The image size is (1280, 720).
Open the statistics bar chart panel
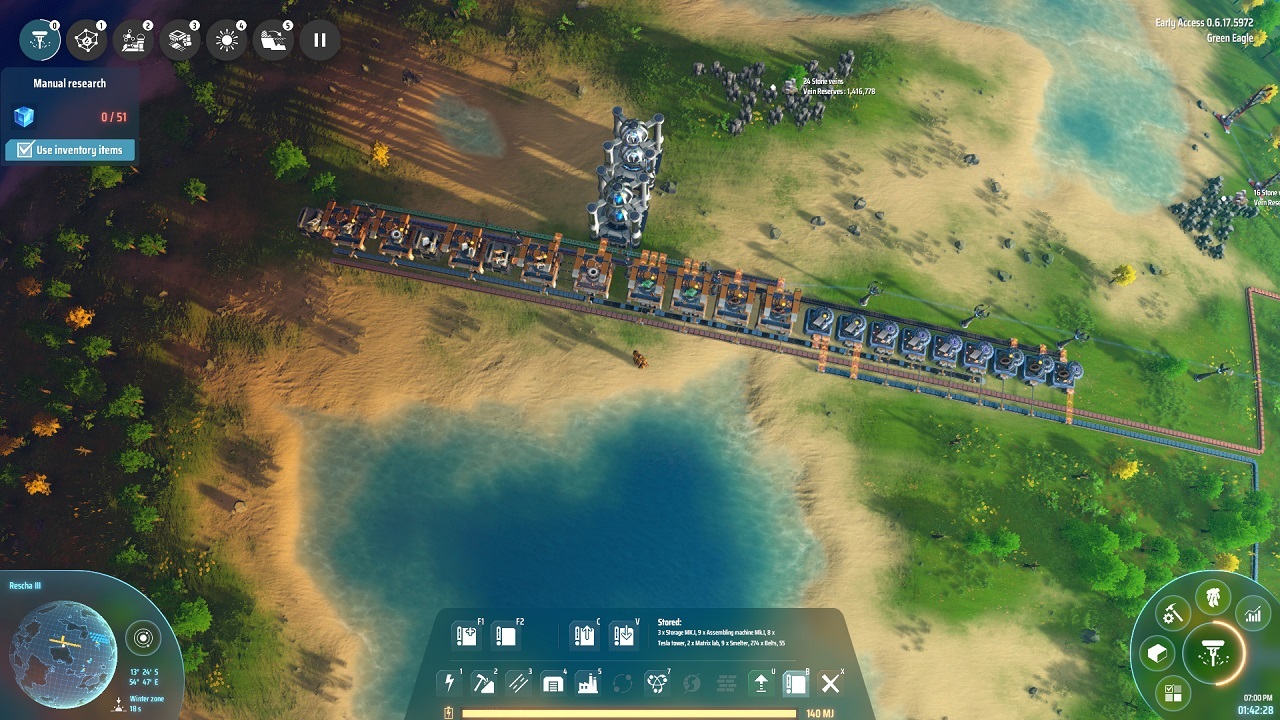tap(1253, 614)
